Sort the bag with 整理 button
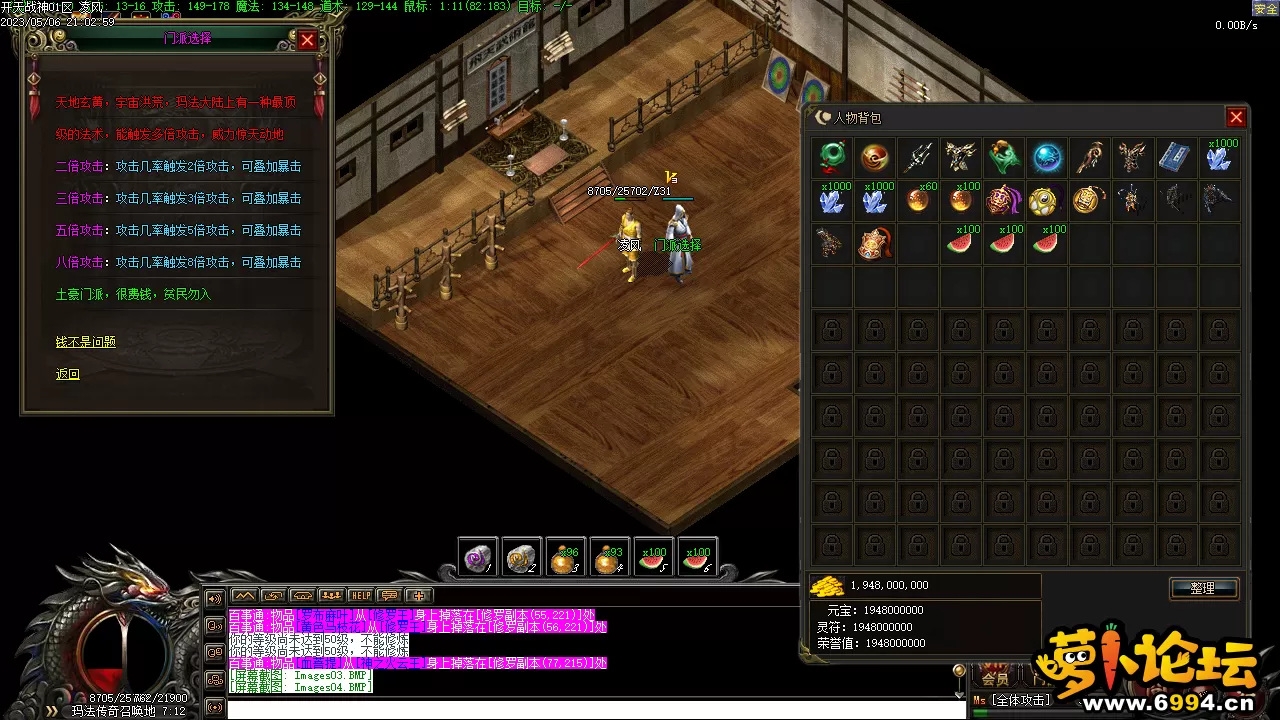This screenshot has width=1280, height=720. point(1203,588)
